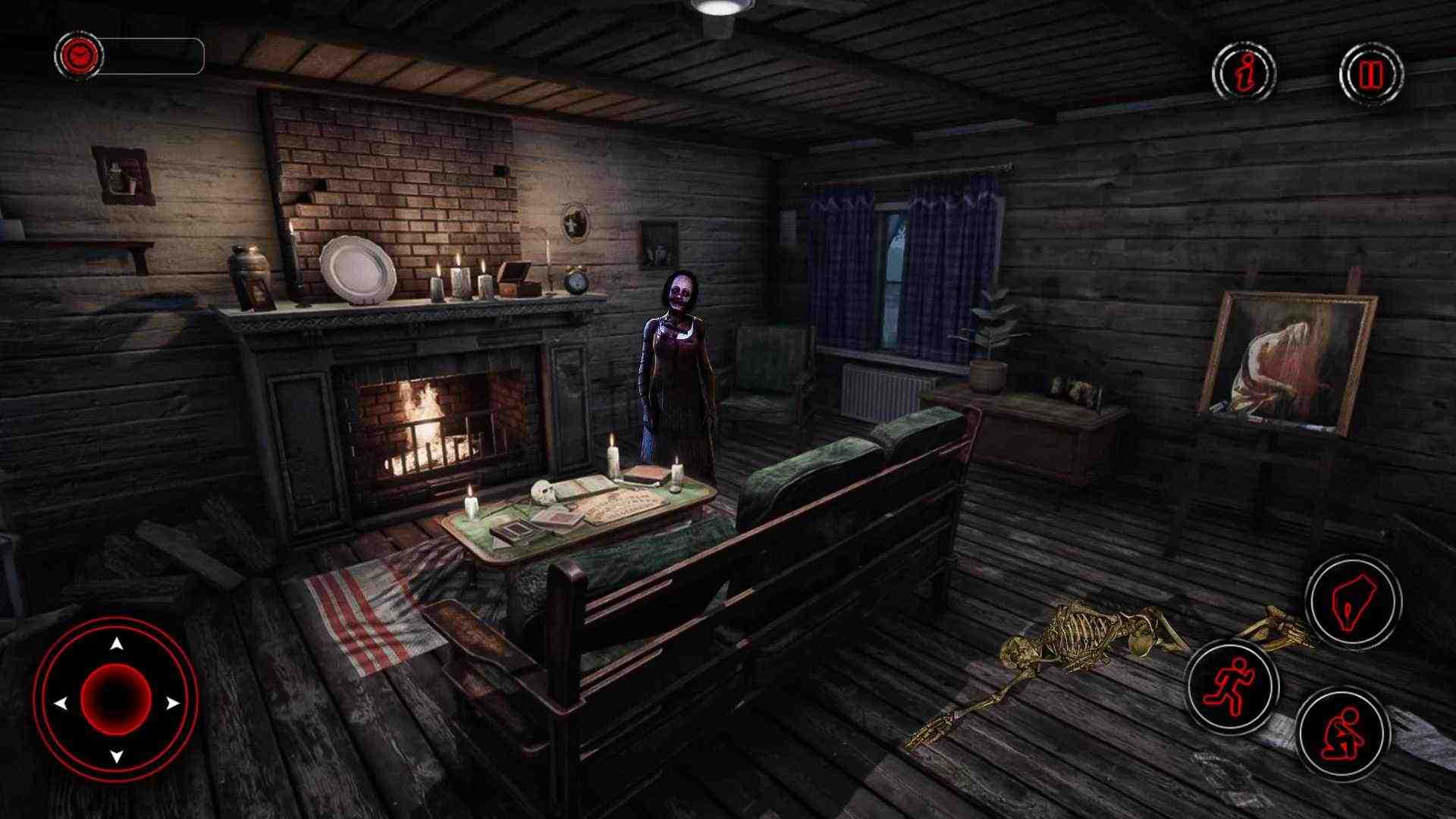Open the info button

point(1244,74)
